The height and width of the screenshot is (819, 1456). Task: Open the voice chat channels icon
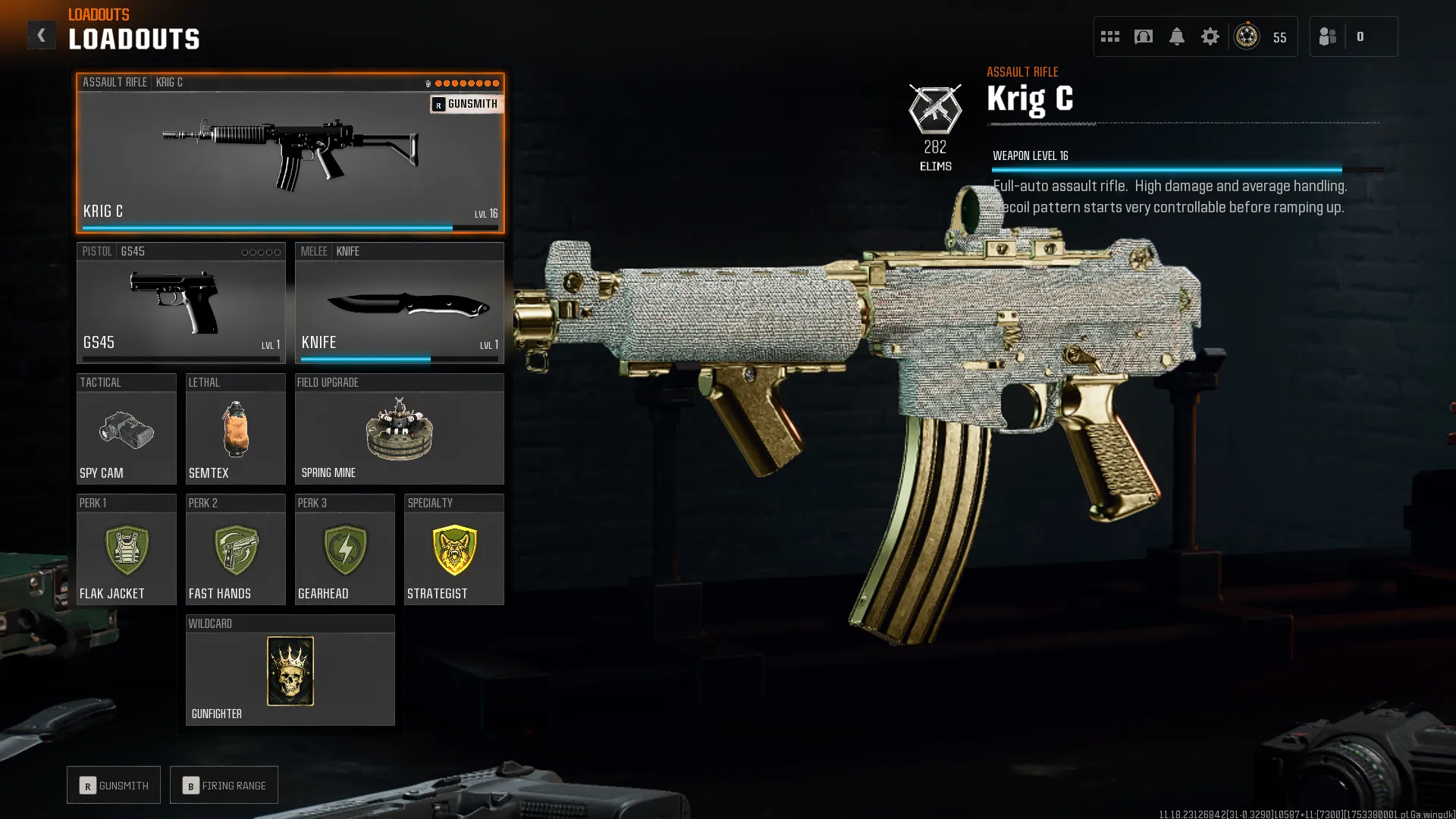click(x=1143, y=36)
